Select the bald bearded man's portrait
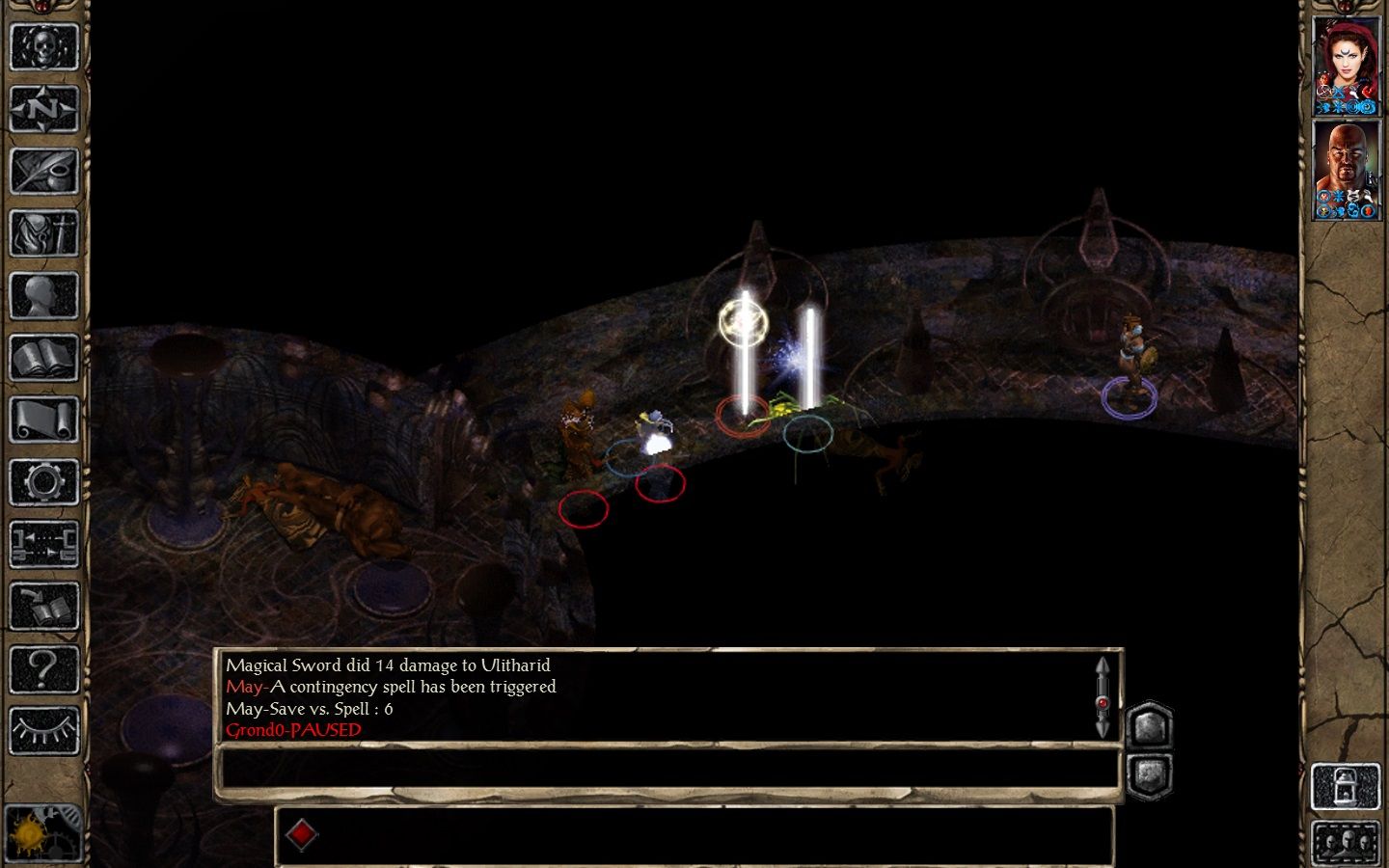 [1347, 170]
